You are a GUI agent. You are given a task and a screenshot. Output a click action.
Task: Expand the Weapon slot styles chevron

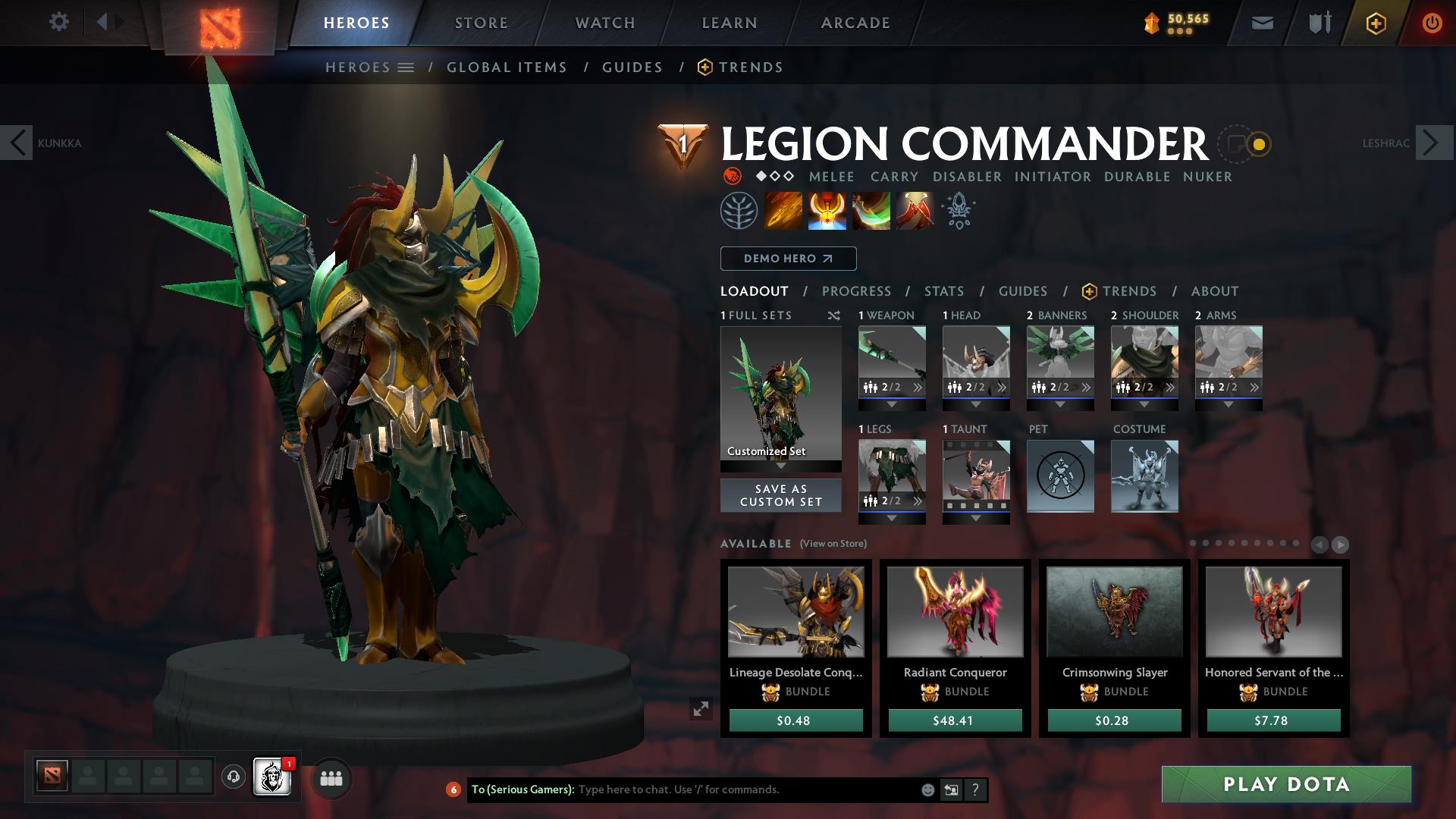click(x=918, y=387)
